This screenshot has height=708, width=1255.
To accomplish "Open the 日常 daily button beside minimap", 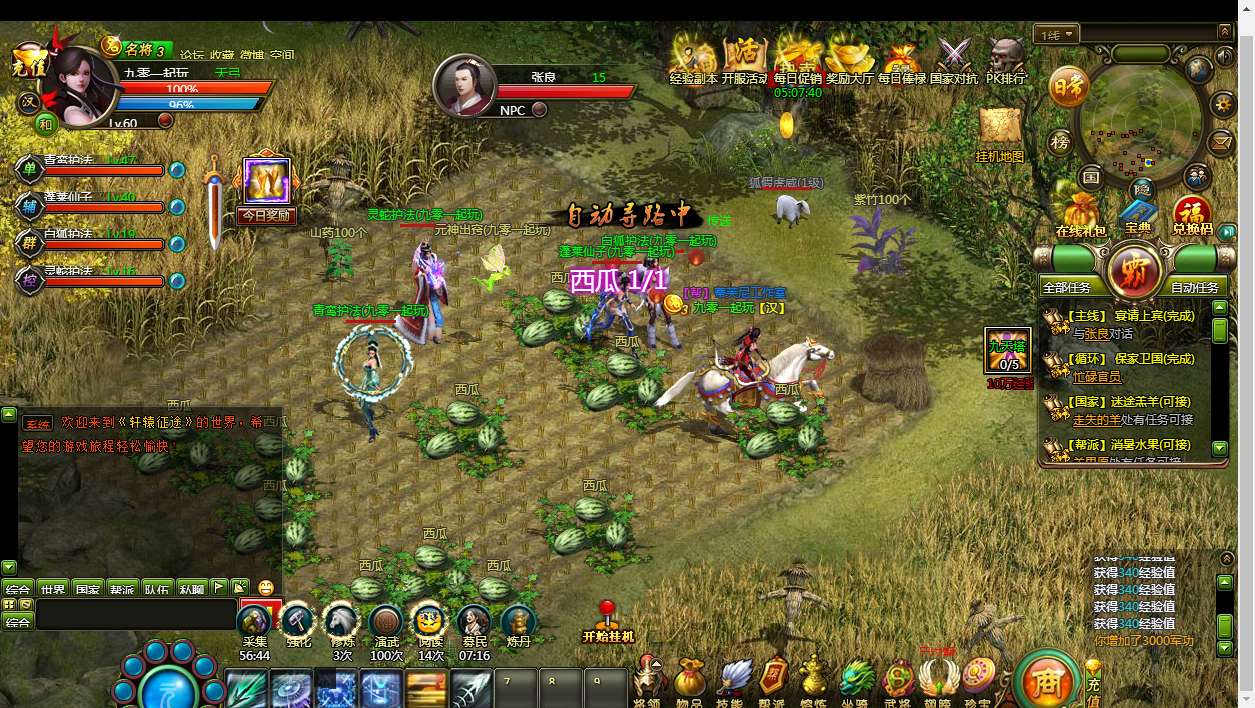I will coord(1068,89).
